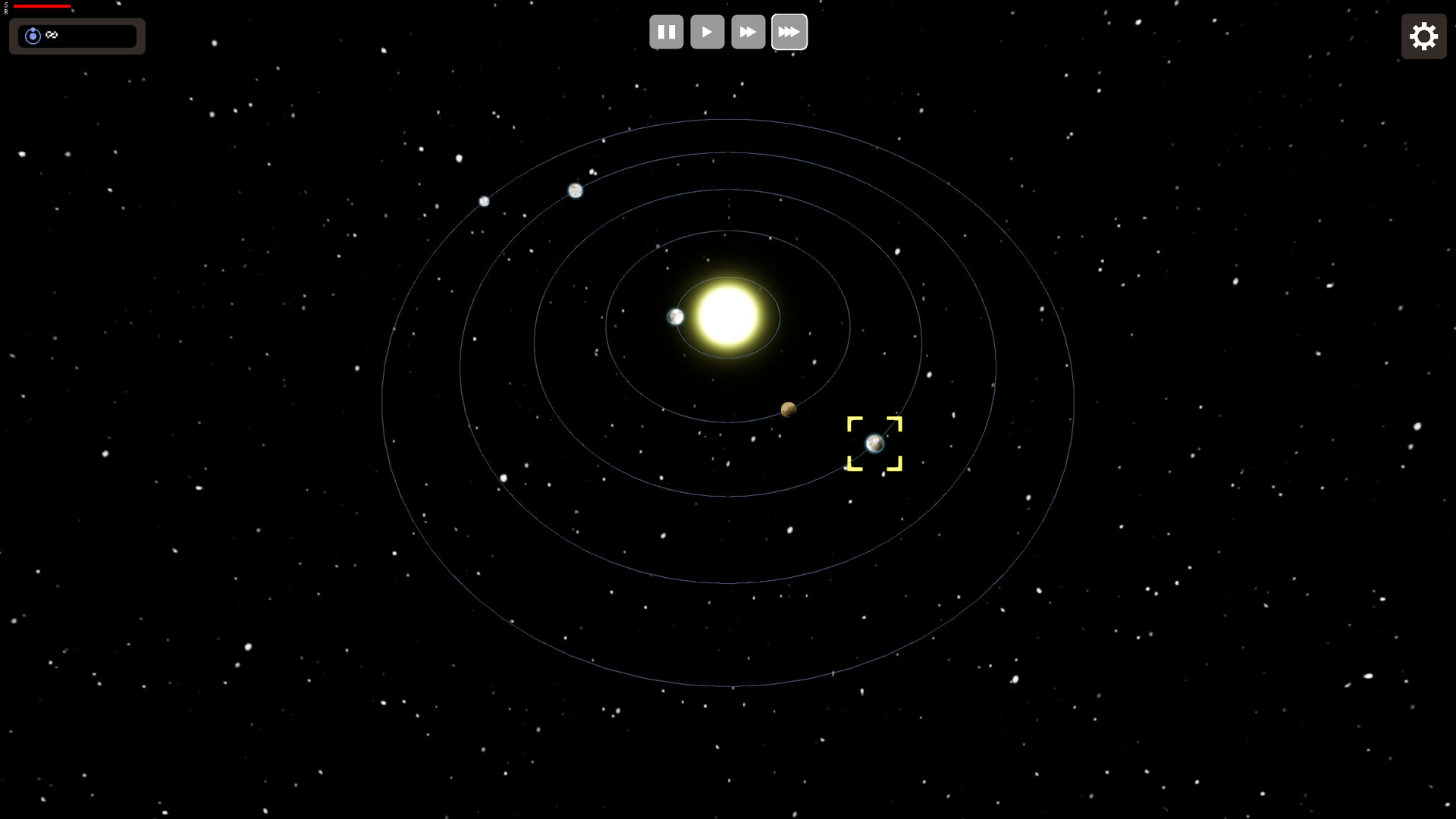1456x819 pixels.
Task: Click the red resource bar at top left
Action: click(42, 6)
